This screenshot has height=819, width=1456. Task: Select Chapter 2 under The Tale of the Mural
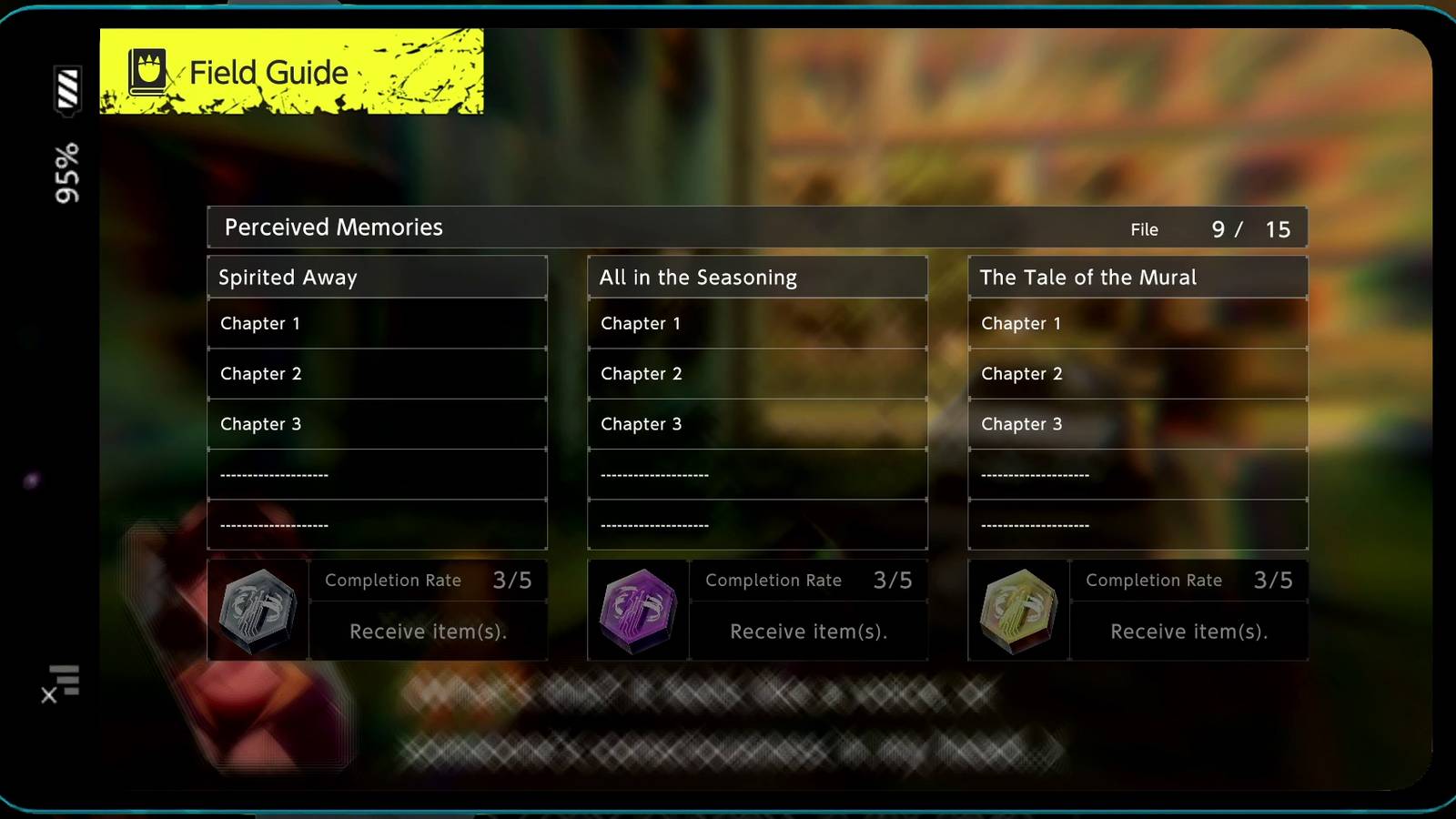[x=1137, y=373]
